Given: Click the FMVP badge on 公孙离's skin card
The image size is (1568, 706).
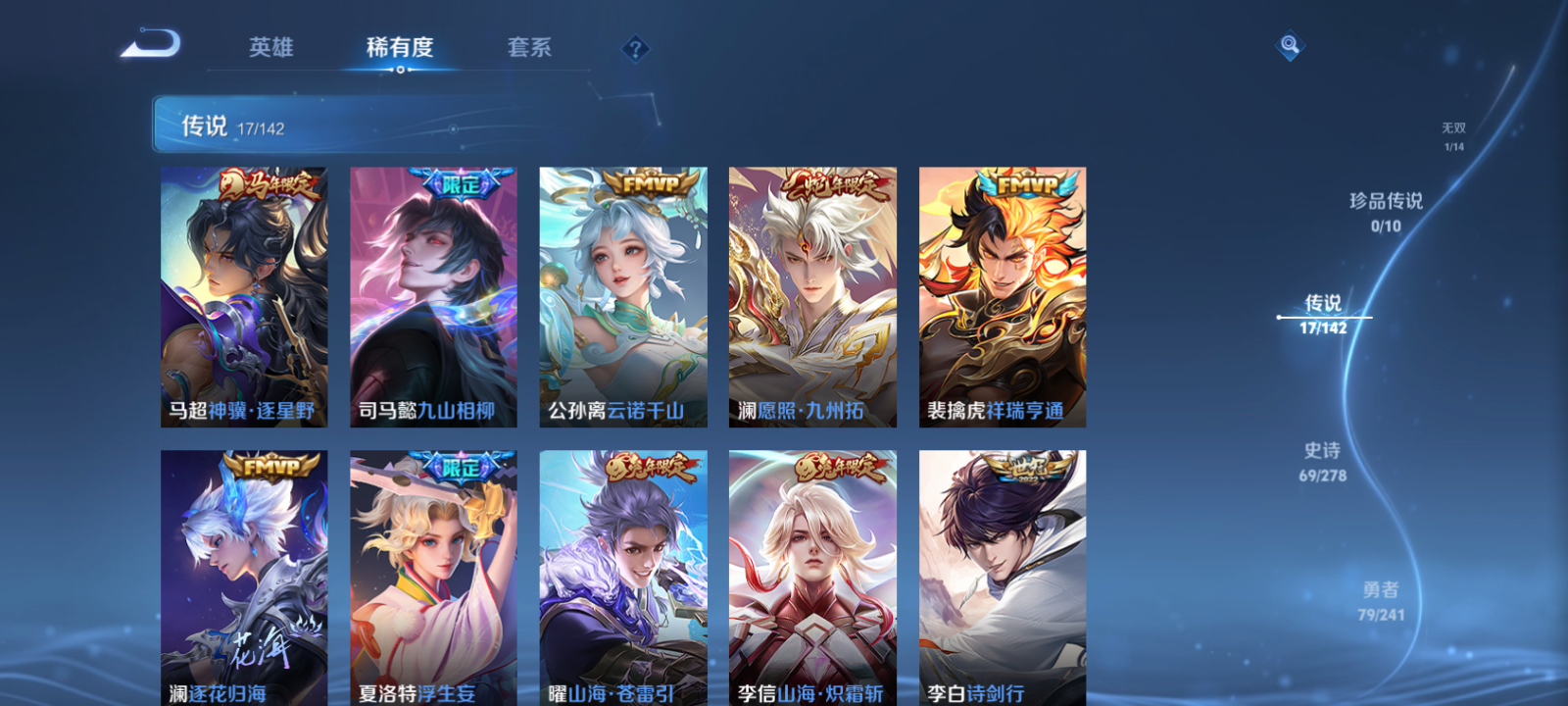Looking at the screenshot, I should click(x=651, y=184).
